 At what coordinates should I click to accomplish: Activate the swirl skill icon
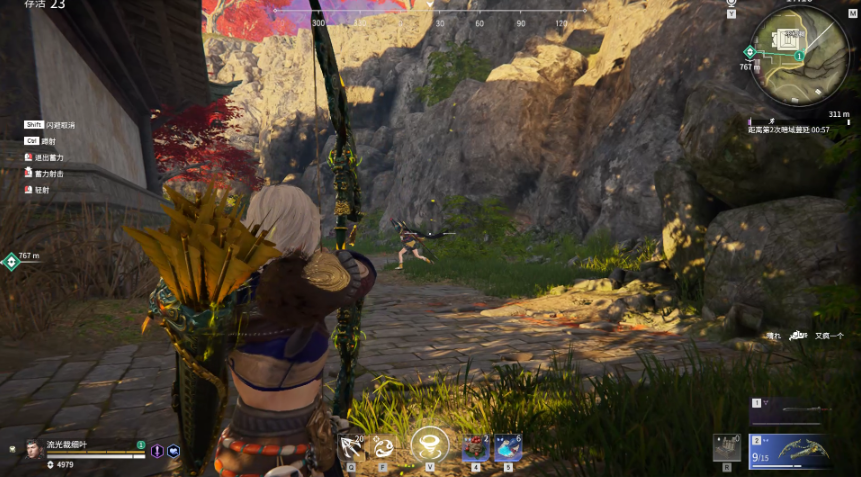click(383, 447)
